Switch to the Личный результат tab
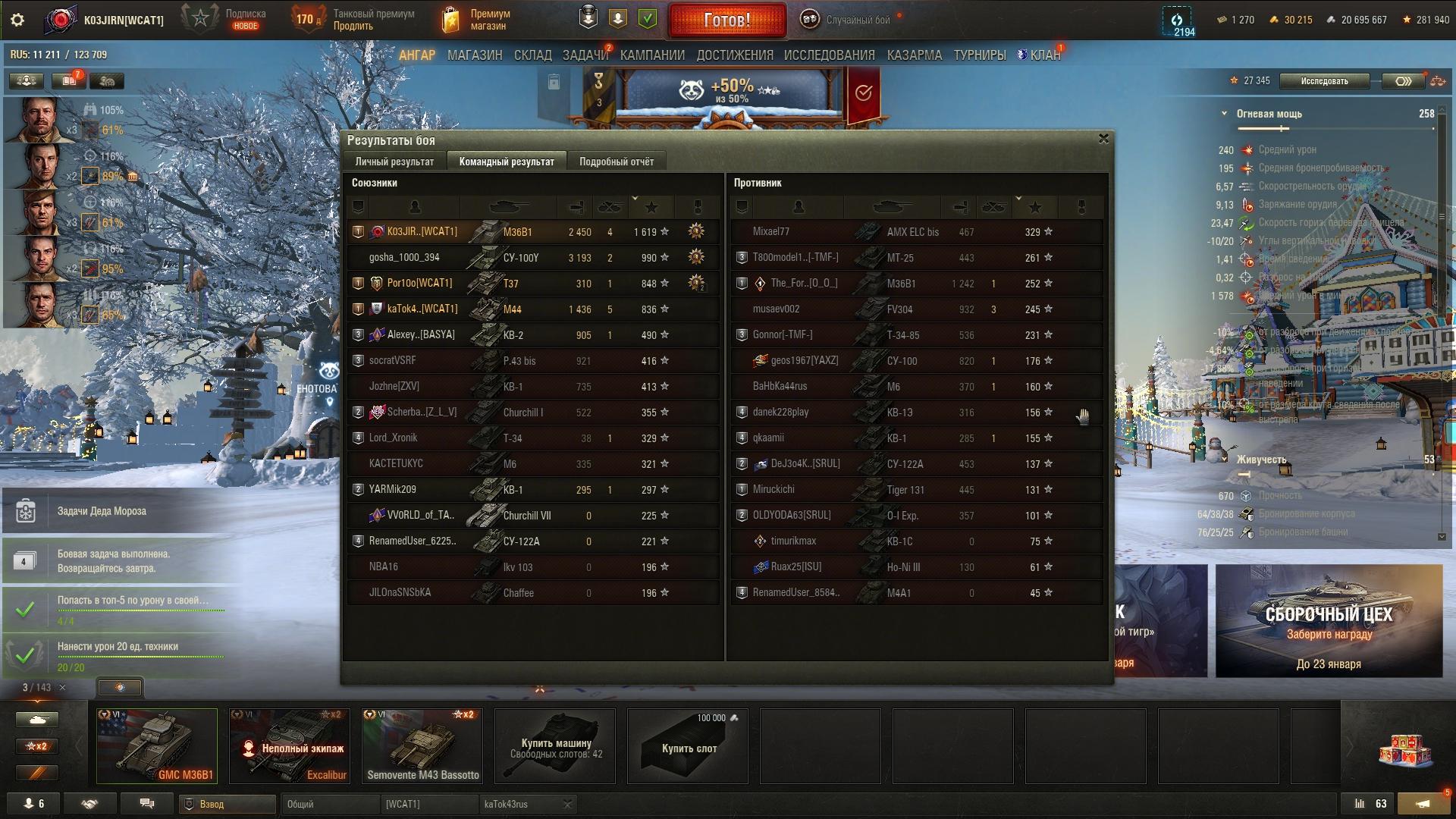The width and height of the screenshot is (1456, 819). [394, 162]
